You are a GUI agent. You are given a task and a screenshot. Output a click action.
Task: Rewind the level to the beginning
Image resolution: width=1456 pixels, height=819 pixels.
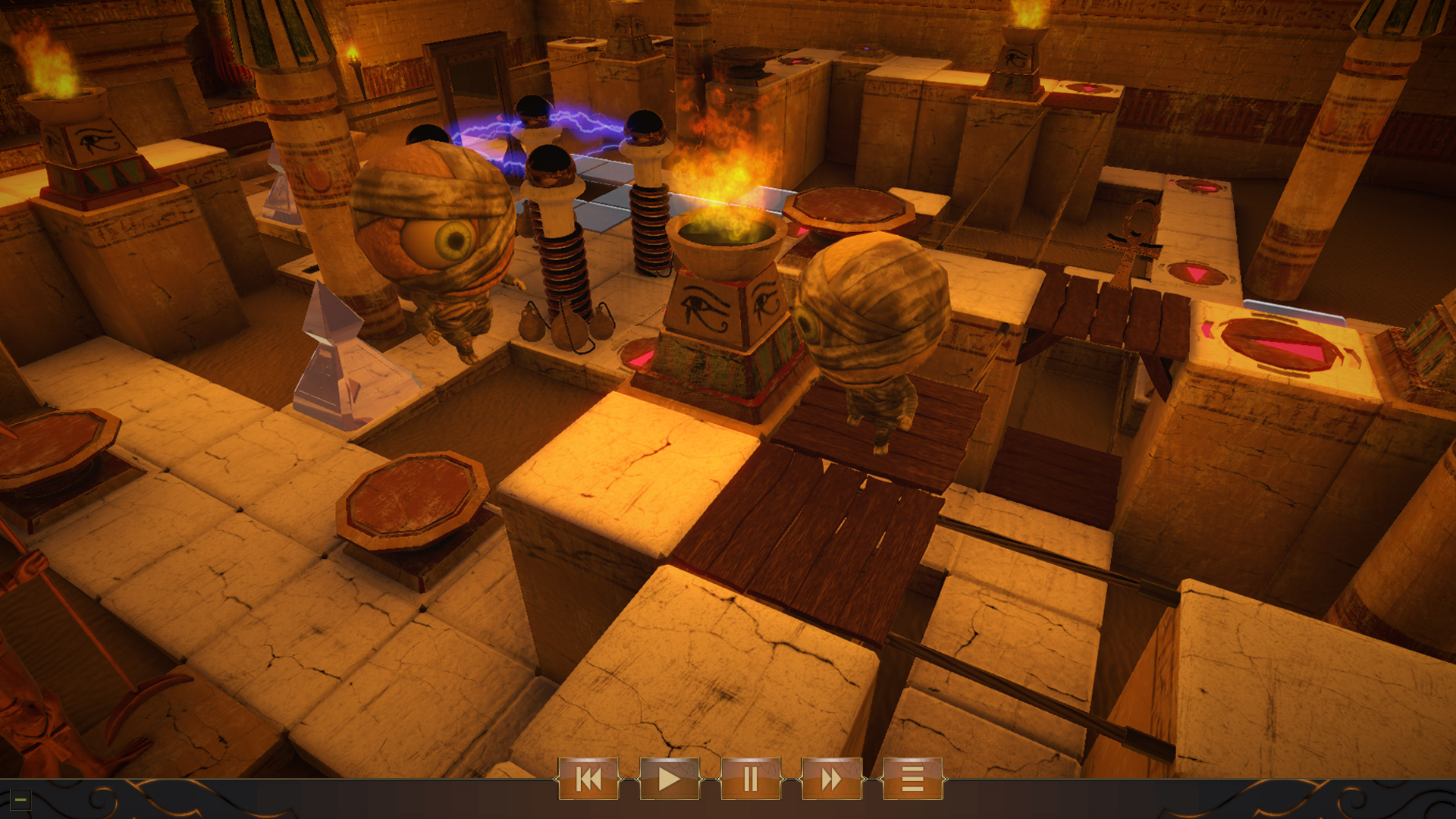tap(591, 780)
